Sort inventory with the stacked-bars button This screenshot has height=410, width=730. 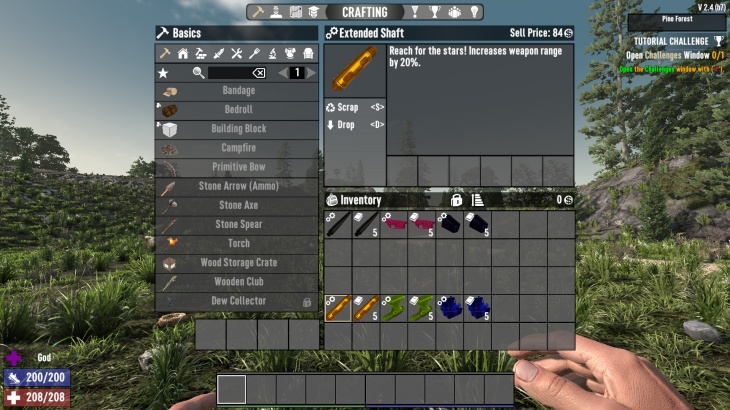478,200
